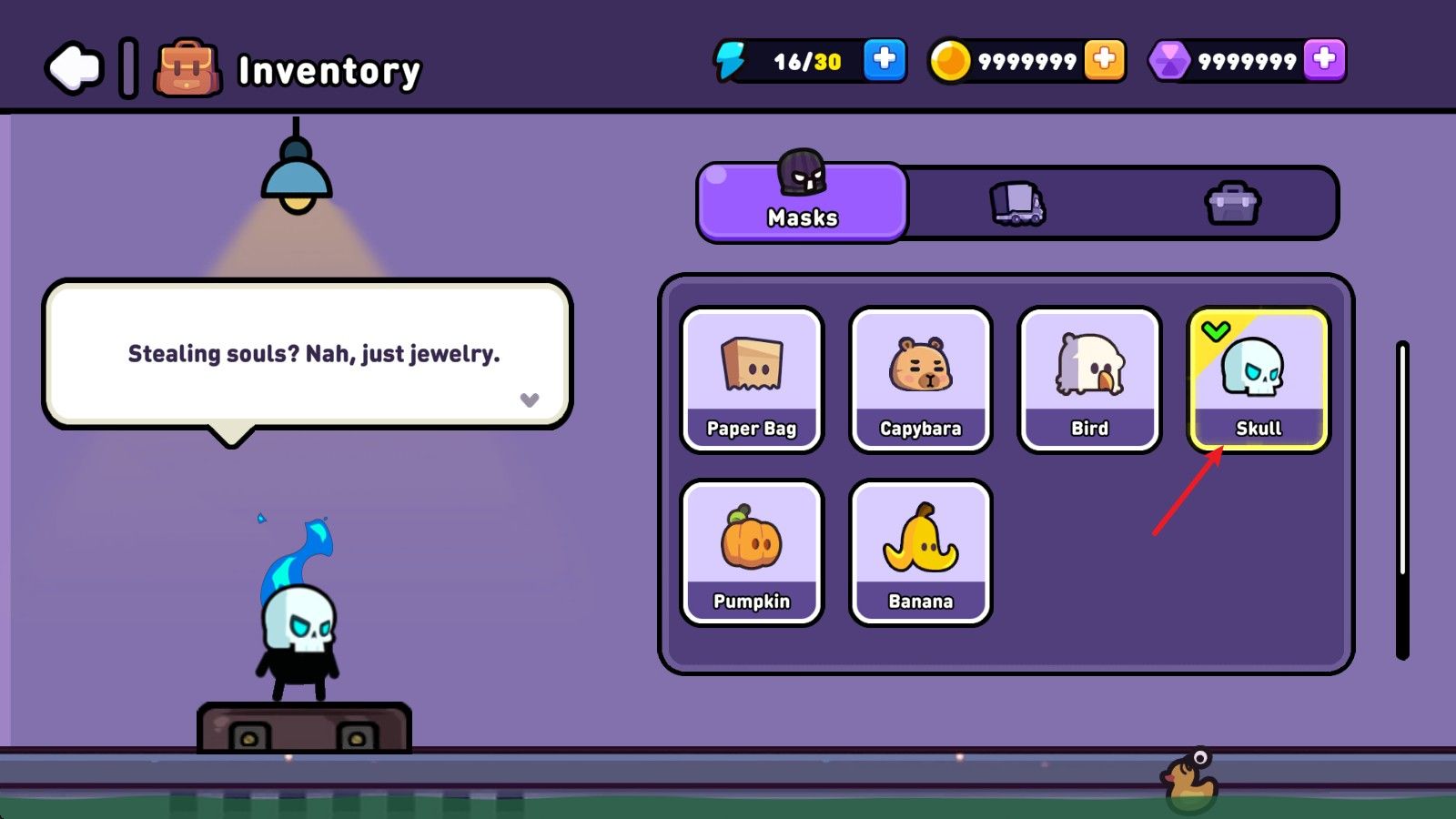The image size is (1456, 819).
Task: Select the equipped Skull mask
Action: click(x=1259, y=379)
